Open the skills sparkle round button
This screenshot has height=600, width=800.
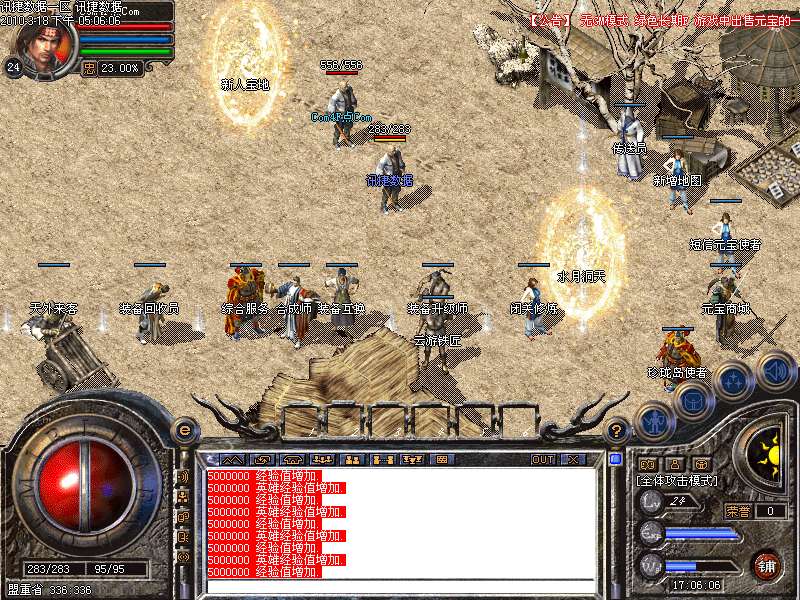pos(734,380)
